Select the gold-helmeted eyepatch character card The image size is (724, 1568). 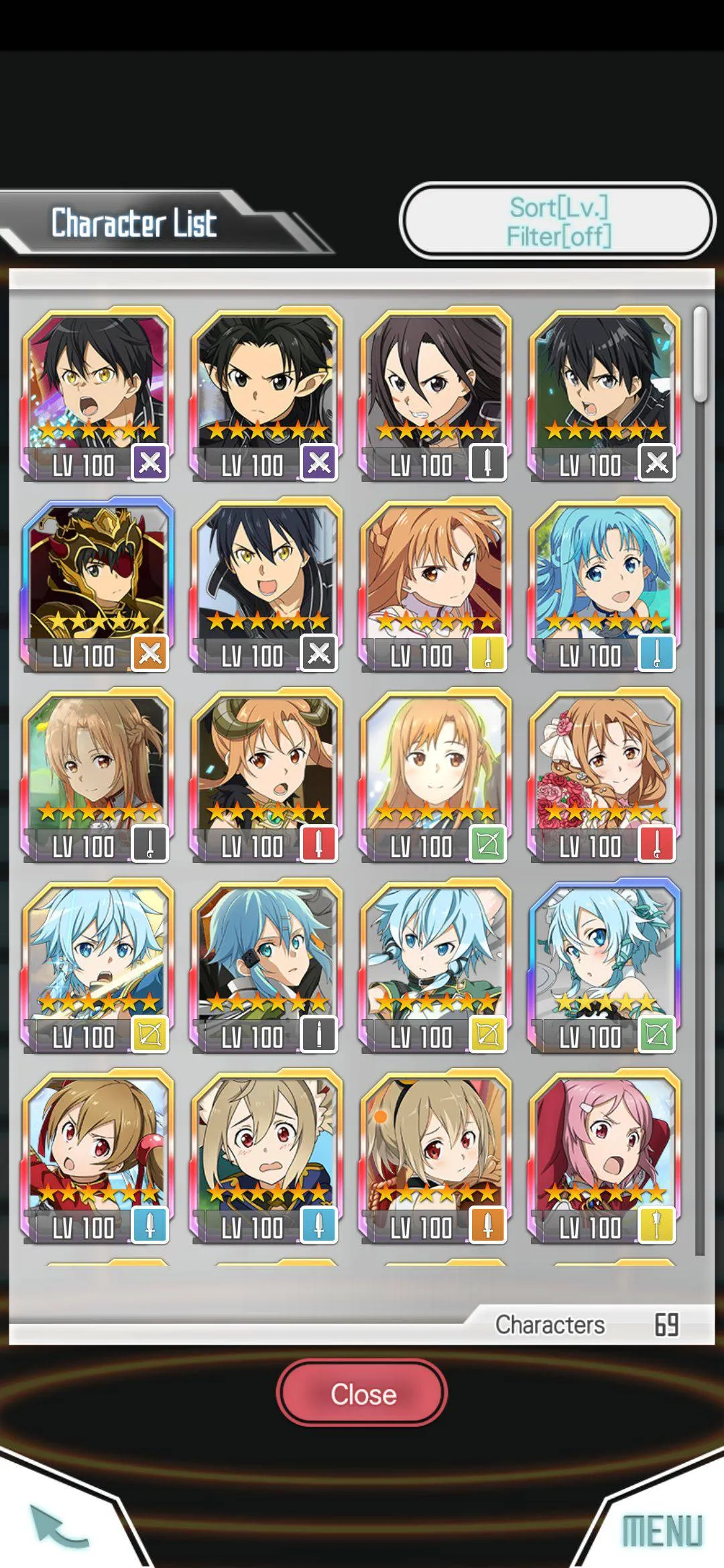[98, 583]
